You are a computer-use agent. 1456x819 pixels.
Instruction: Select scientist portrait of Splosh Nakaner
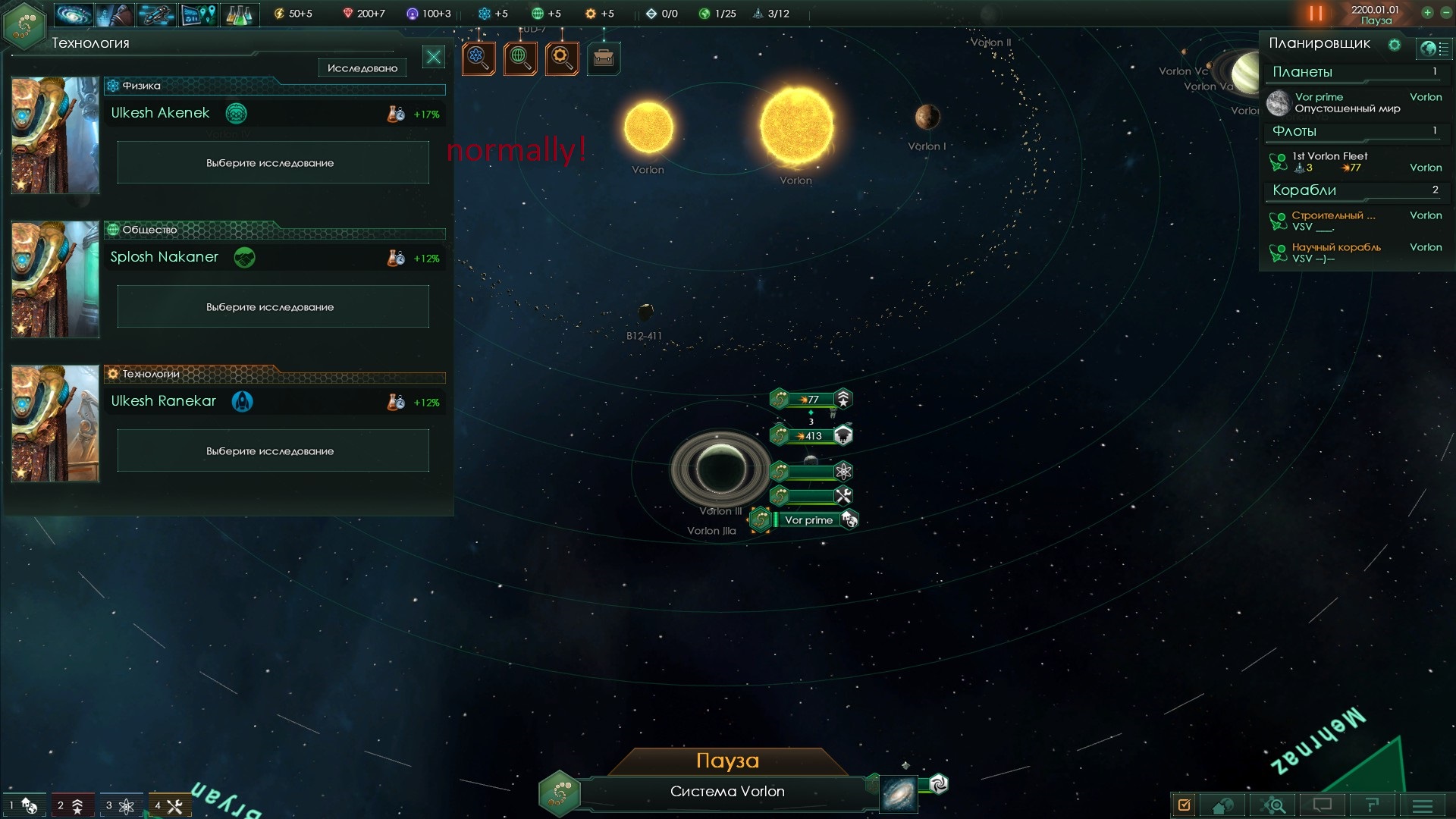click(55, 279)
